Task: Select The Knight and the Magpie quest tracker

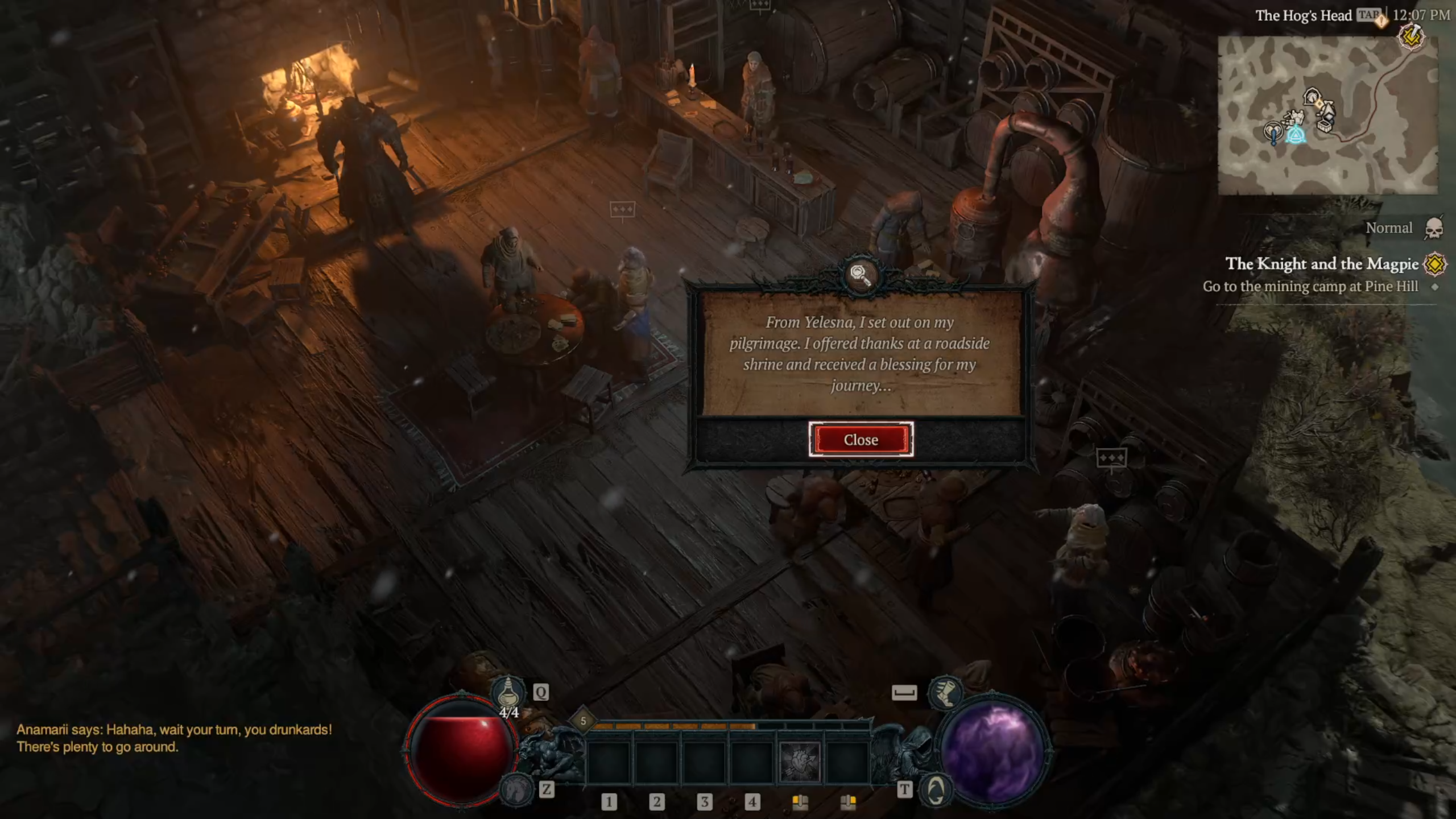Action: pyautogui.click(x=1321, y=264)
